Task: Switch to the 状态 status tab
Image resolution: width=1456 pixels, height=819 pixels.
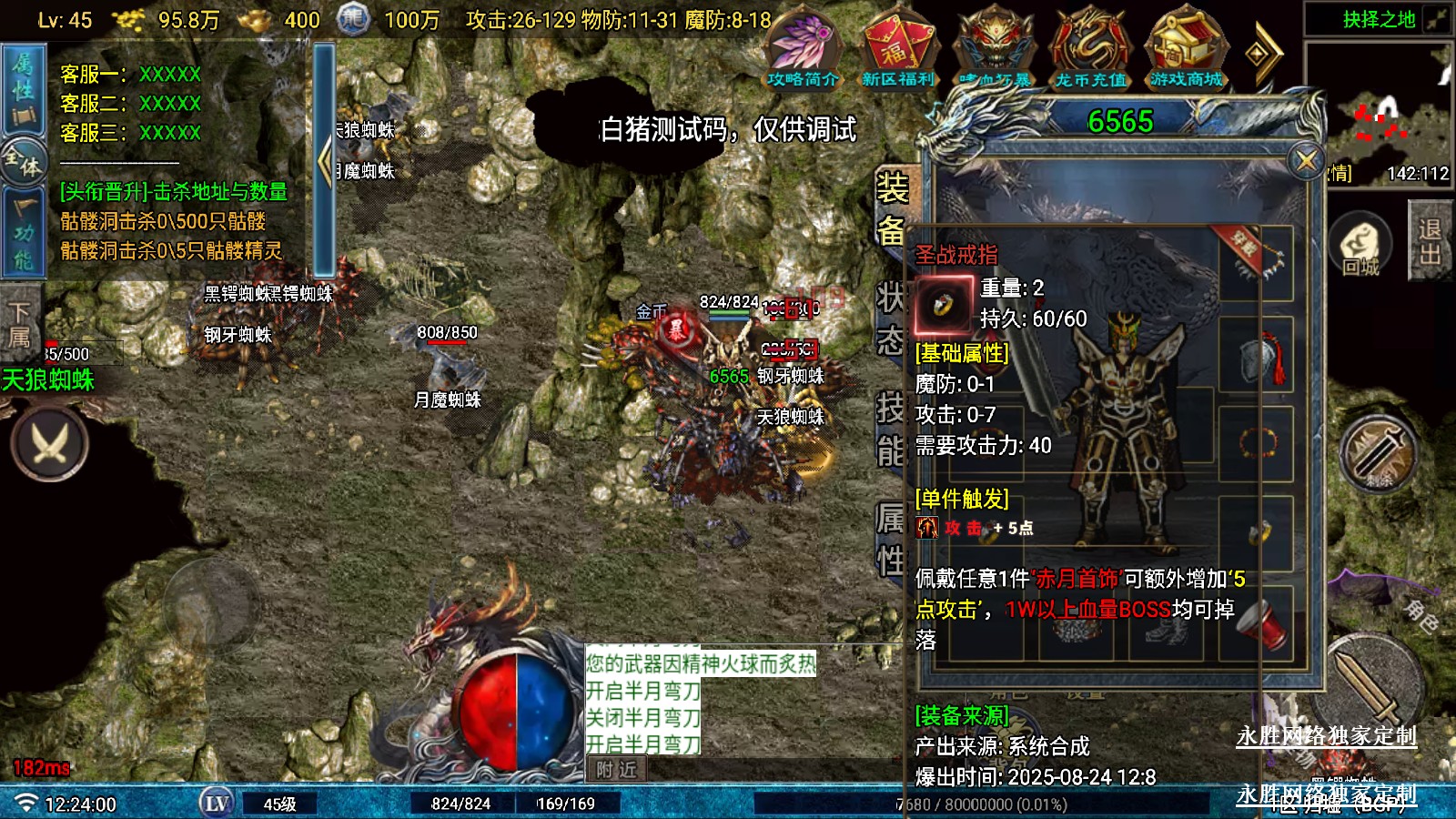Action: [891, 318]
